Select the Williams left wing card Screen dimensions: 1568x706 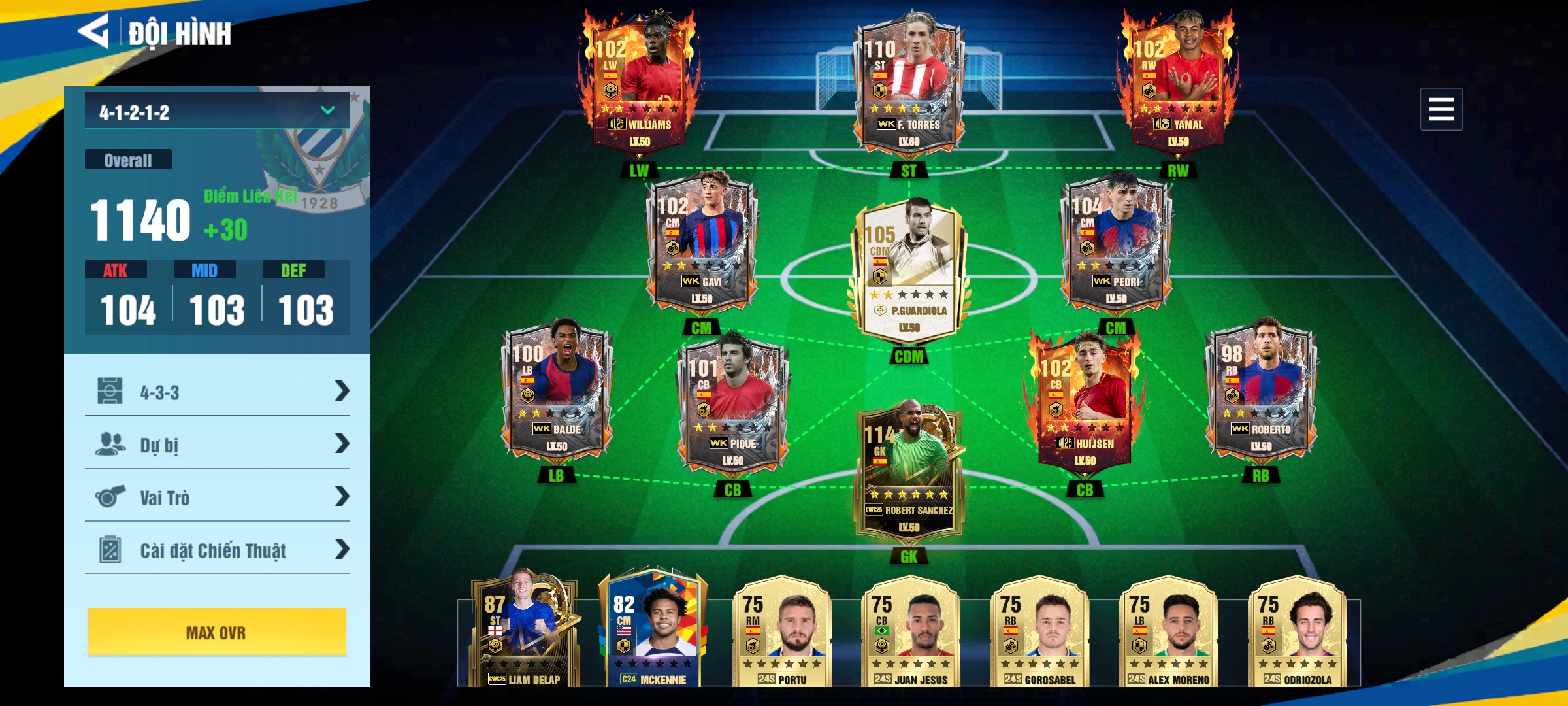(x=640, y=82)
